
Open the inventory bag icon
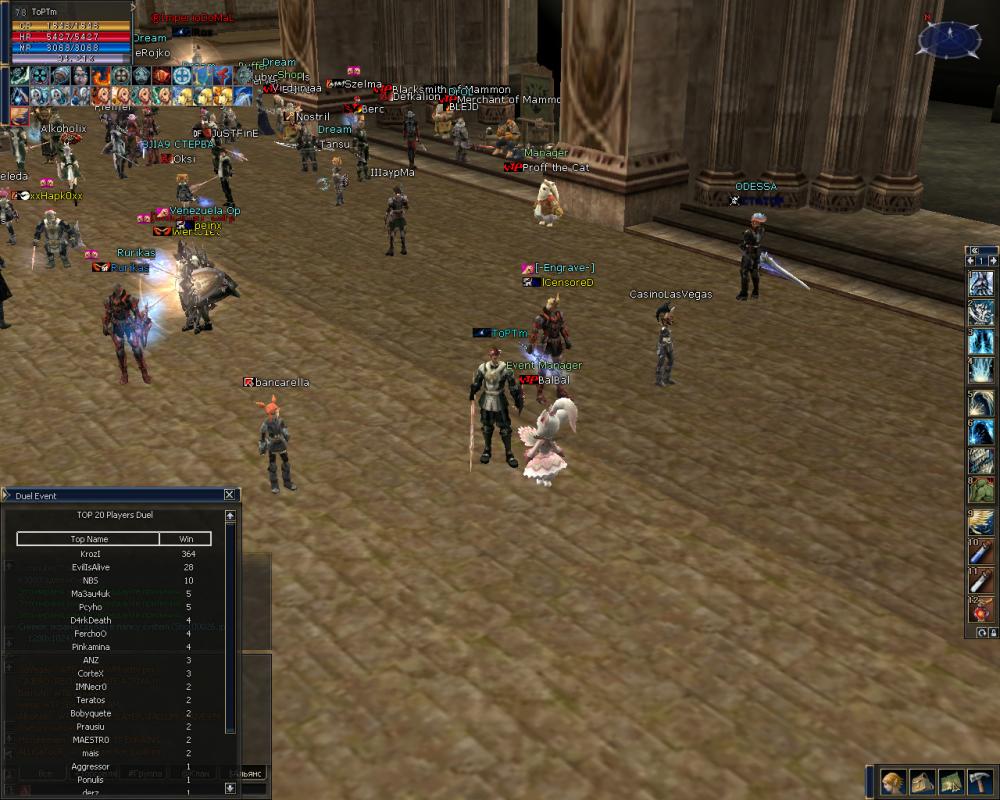pyautogui.click(x=920, y=782)
